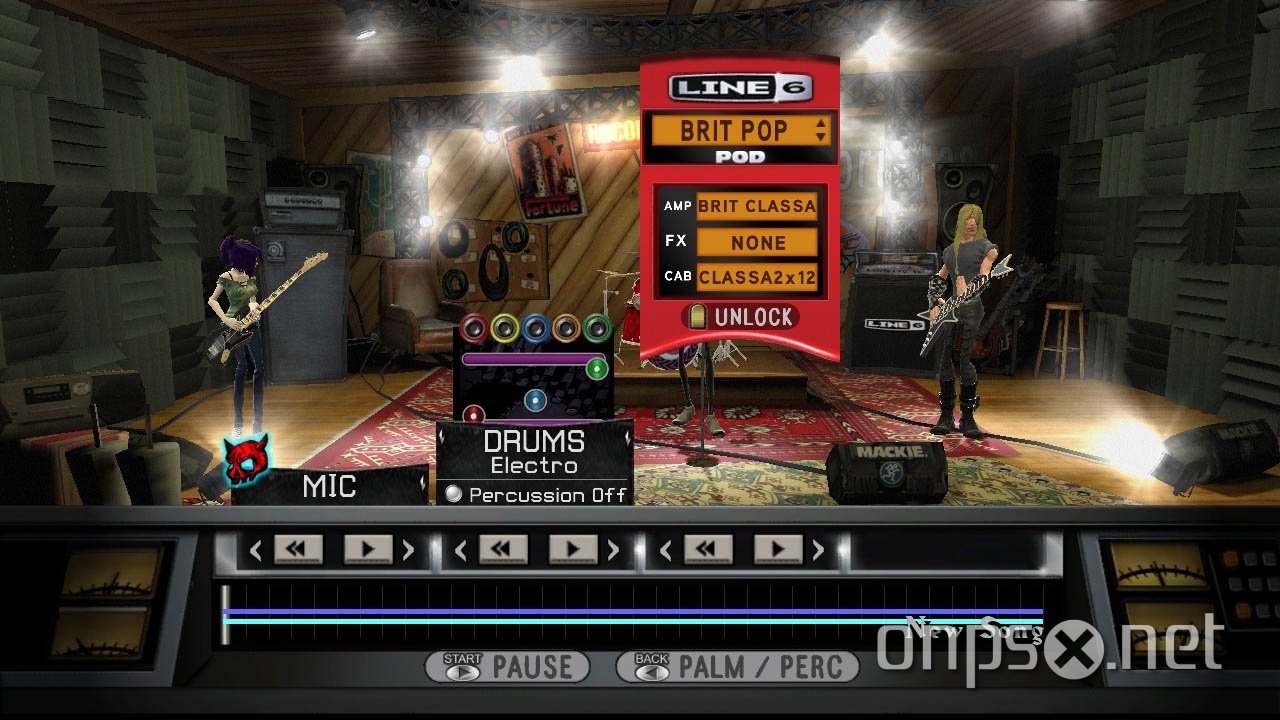The image size is (1280, 720).
Task: Change the AMP setting from BRIT CLASSA
Action: tap(758, 206)
